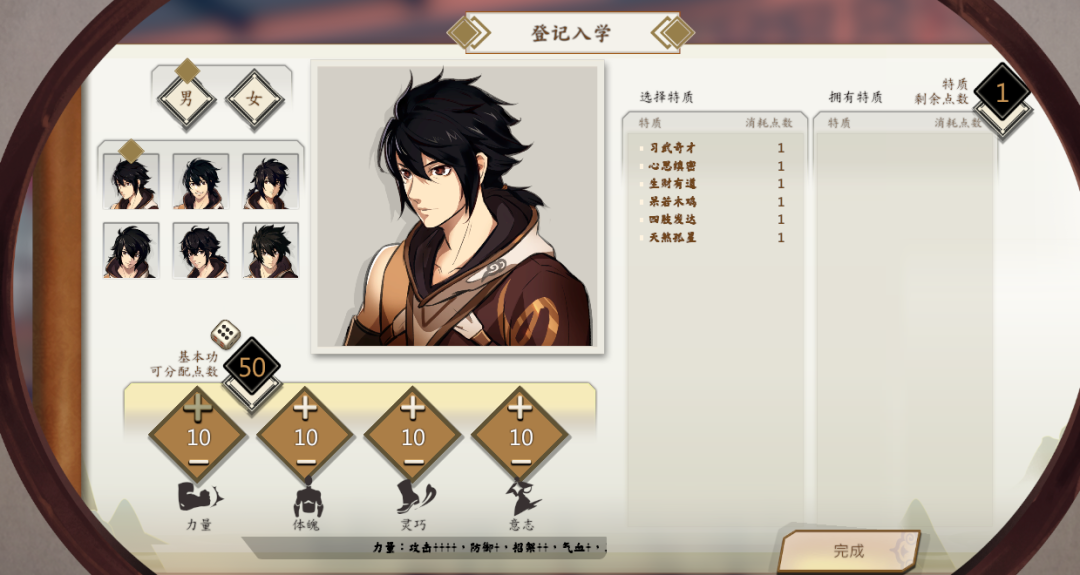
Task: Select the portrait thumbnail marked with gold diamond
Action: tap(131, 182)
